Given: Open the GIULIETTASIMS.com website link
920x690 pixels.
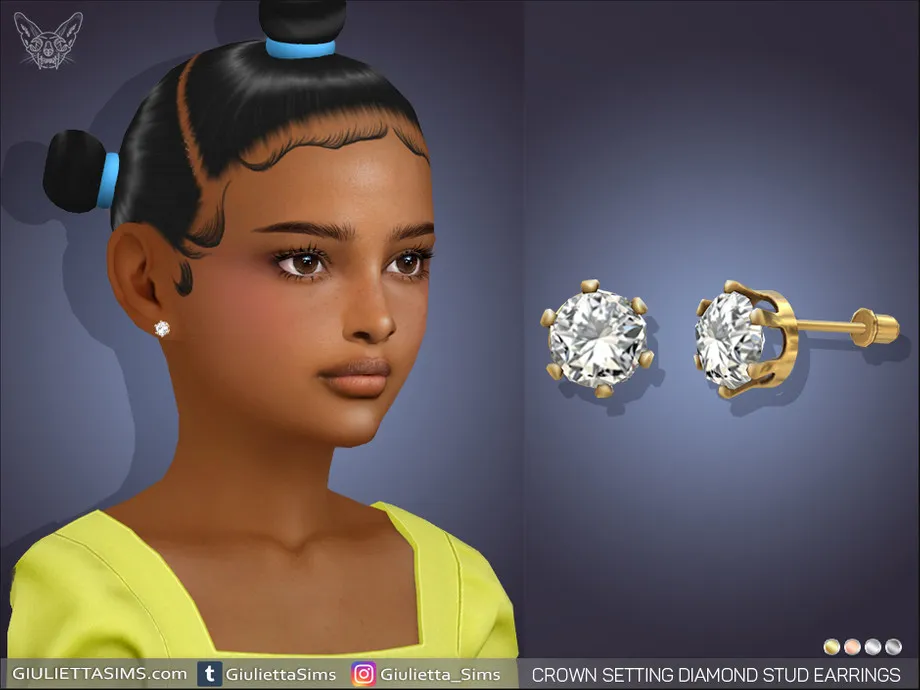Looking at the screenshot, I should click(x=99, y=674).
